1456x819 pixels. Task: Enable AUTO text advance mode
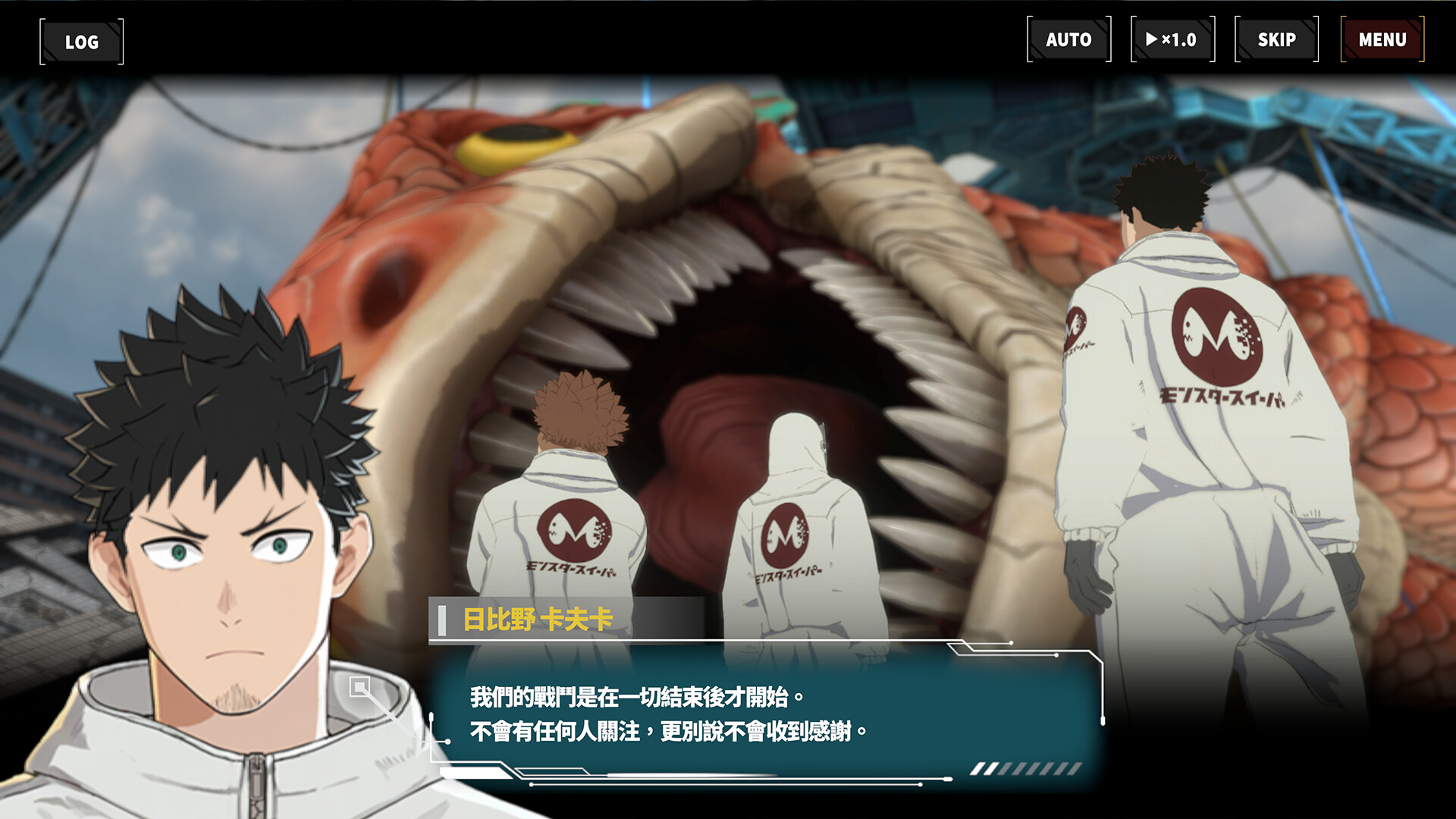1069,39
